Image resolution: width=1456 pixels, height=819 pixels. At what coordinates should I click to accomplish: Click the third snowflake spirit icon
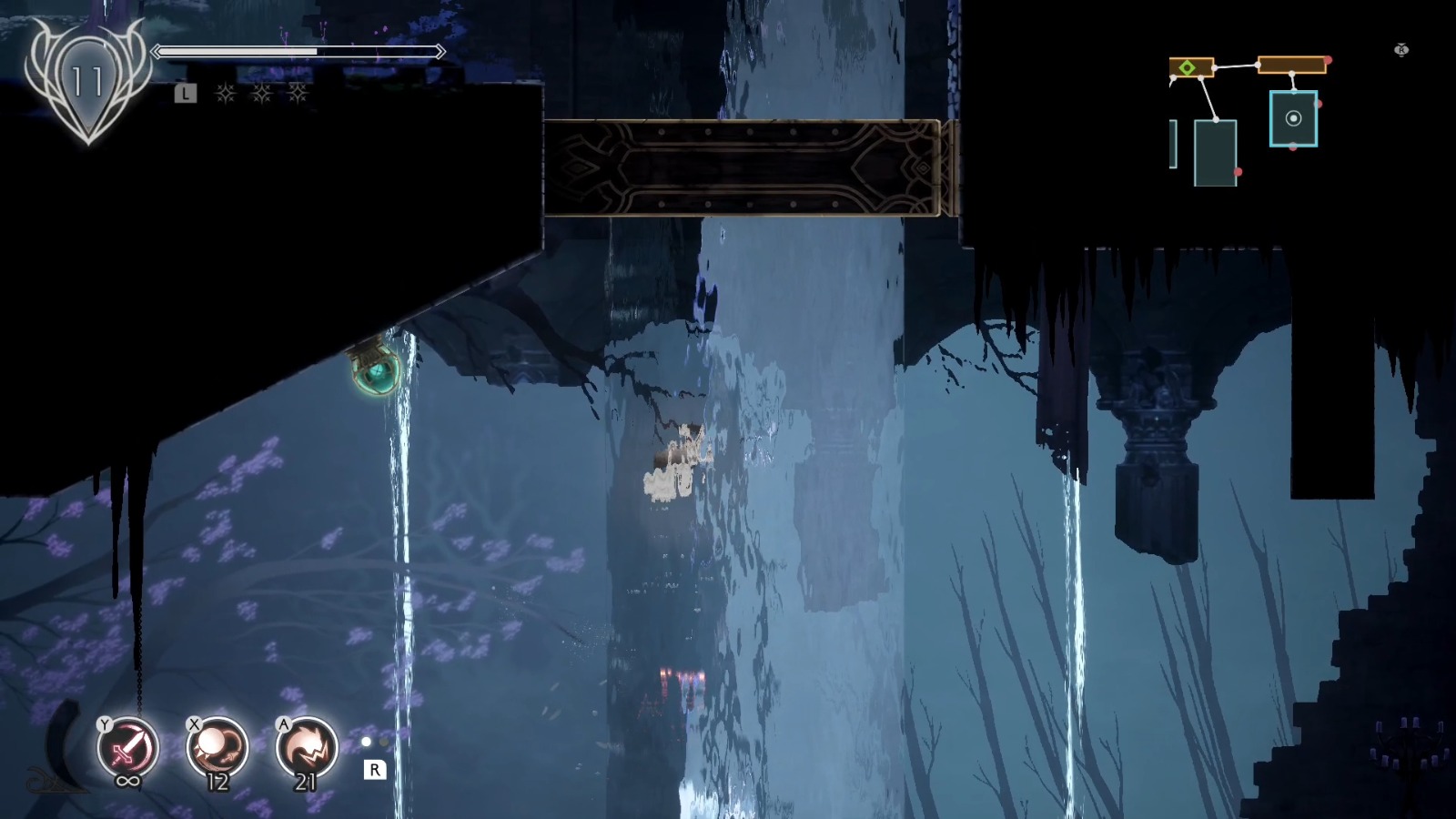click(x=300, y=92)
